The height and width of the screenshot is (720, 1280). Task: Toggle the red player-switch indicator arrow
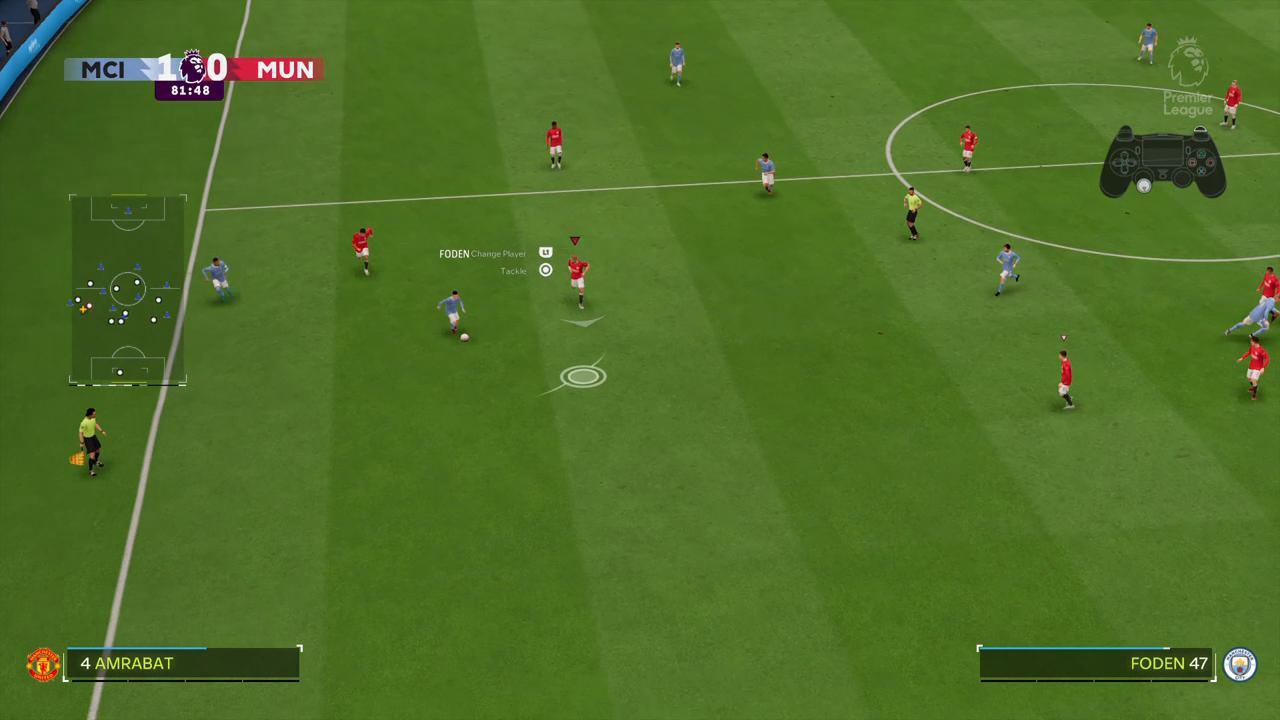pyautogui.click(x=575, y=240)
